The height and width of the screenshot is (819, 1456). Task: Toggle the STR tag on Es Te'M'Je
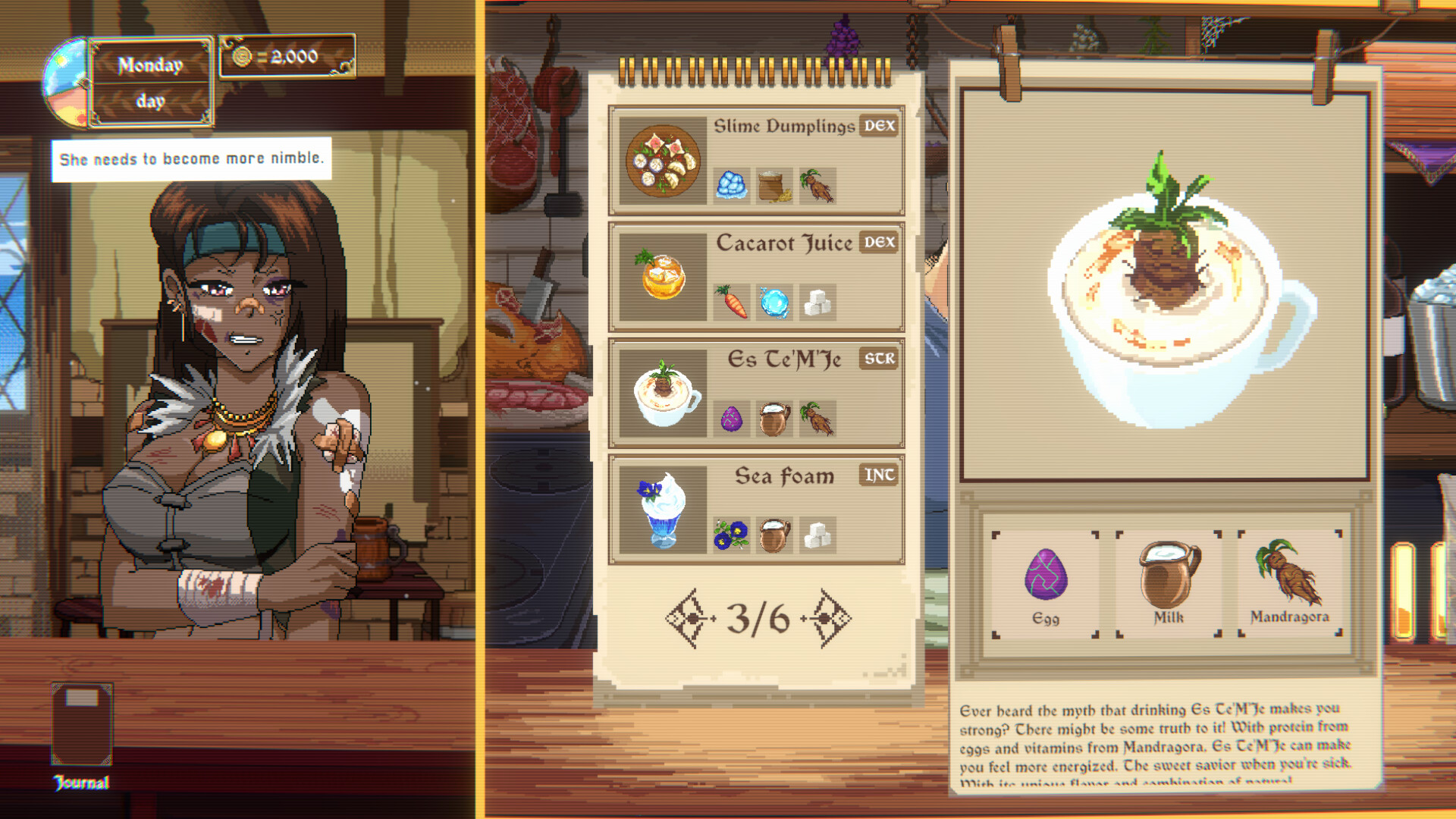coord(880,360)
